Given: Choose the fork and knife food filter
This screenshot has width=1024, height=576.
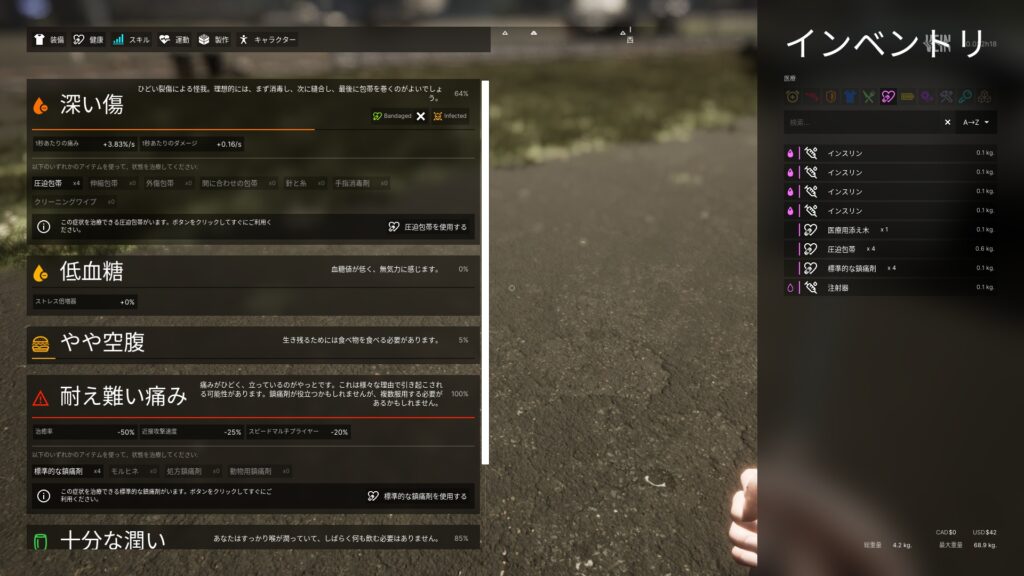Looking at the screenshot, I should [x=869, y=97].
